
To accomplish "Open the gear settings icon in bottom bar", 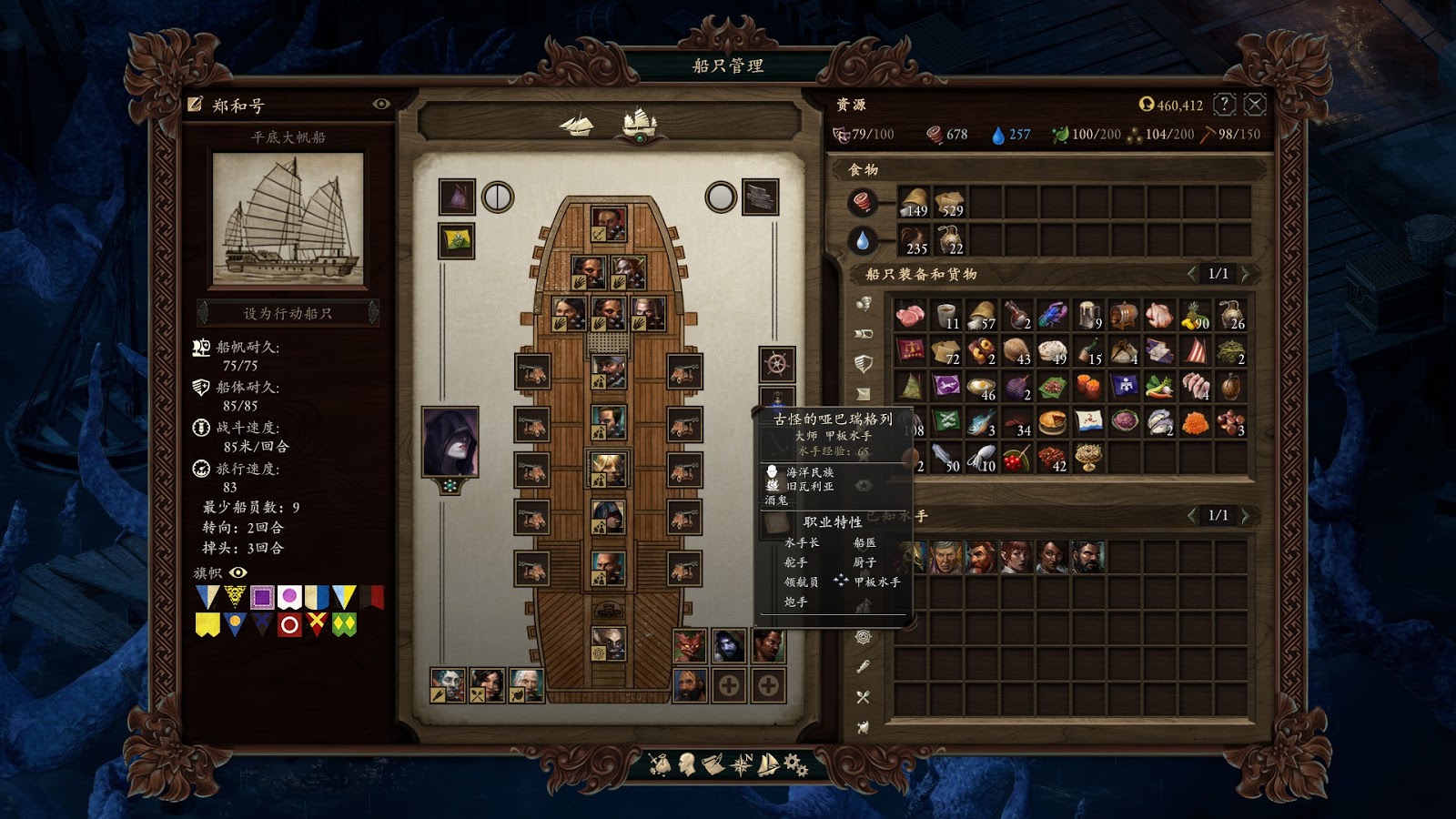I will pyautogui.click(x=795, y=764).
